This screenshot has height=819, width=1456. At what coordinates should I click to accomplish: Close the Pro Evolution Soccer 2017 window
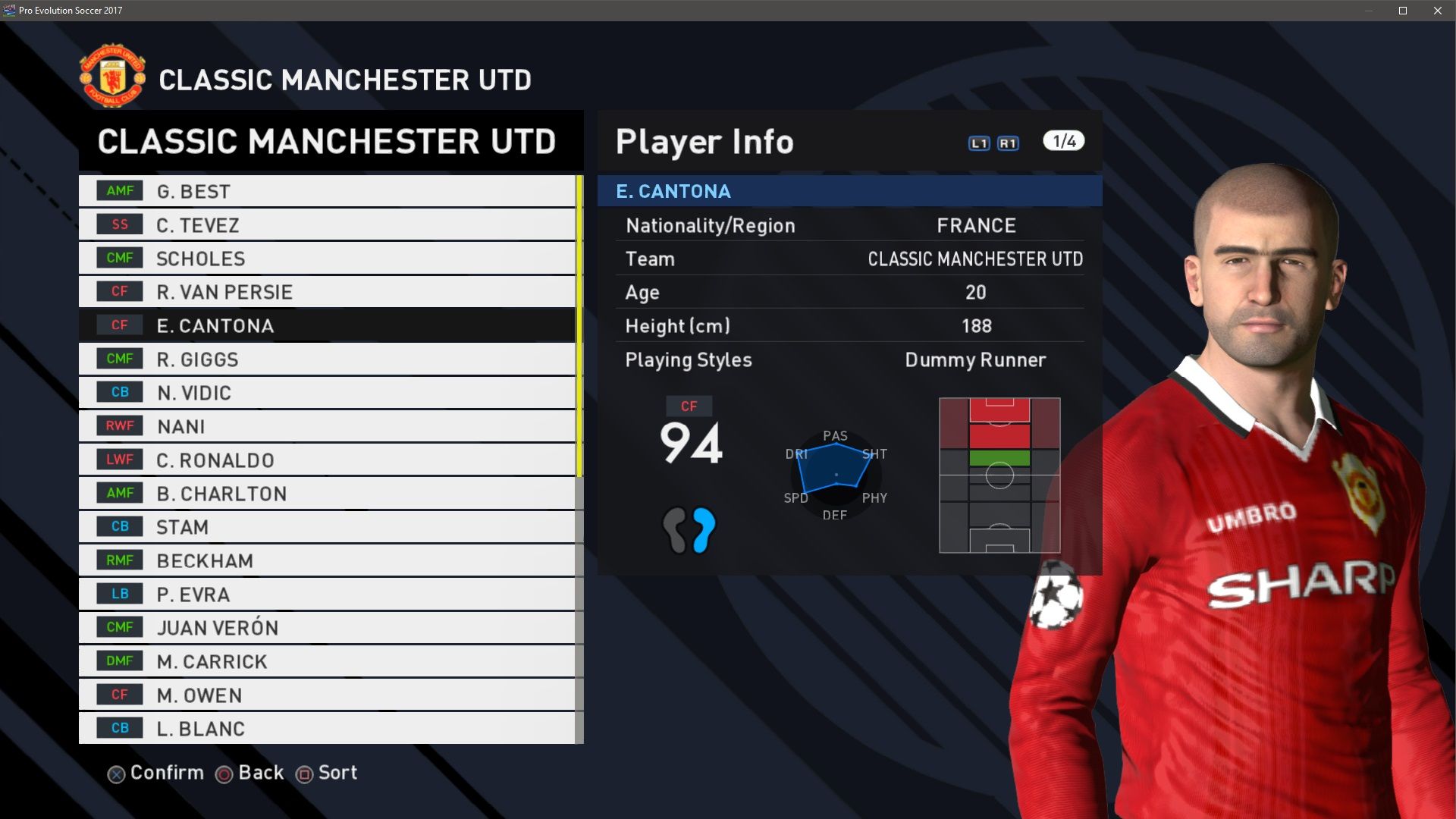[x=1438, y=11]
